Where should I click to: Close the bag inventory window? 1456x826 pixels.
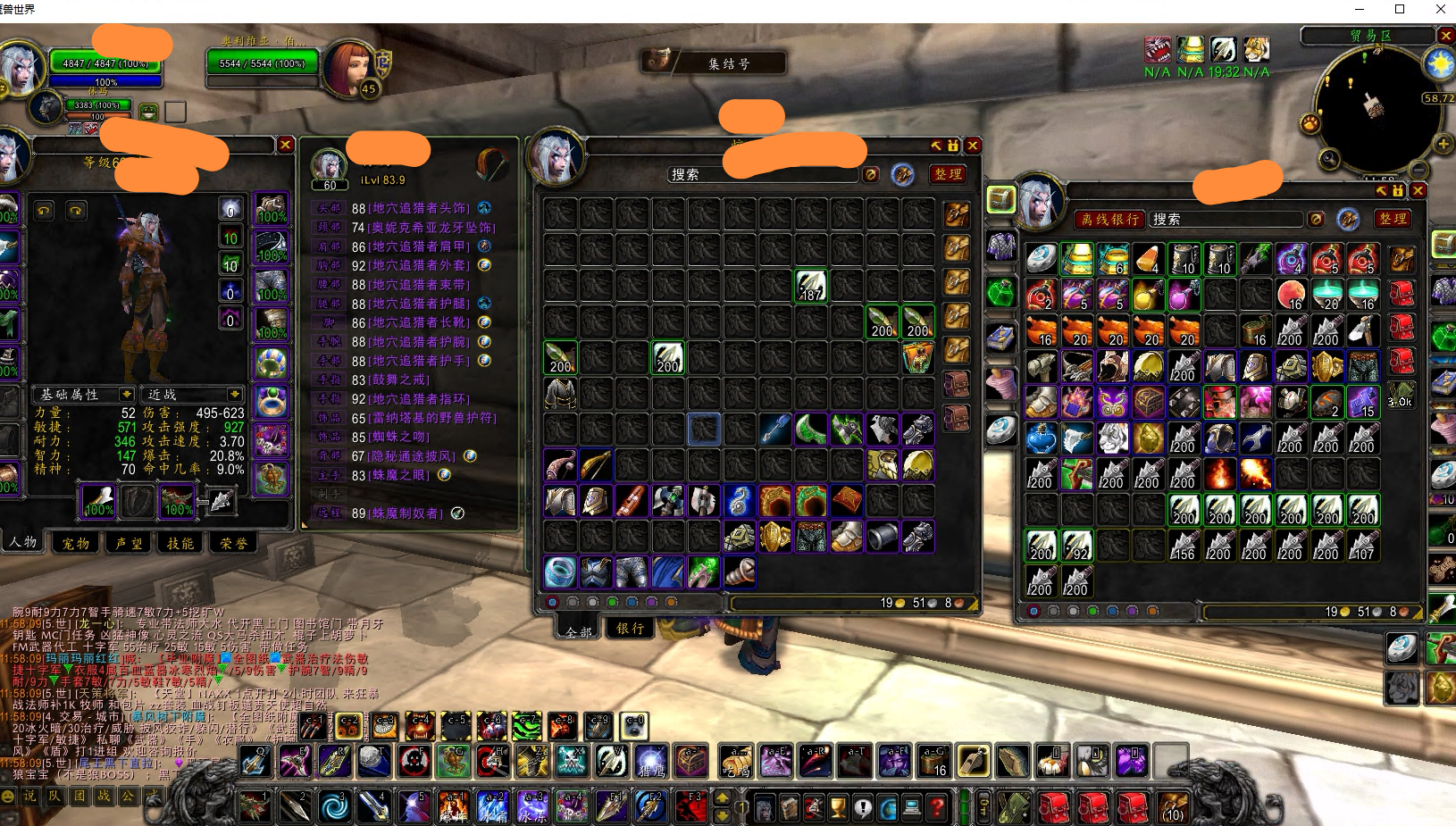pos(973,145)
